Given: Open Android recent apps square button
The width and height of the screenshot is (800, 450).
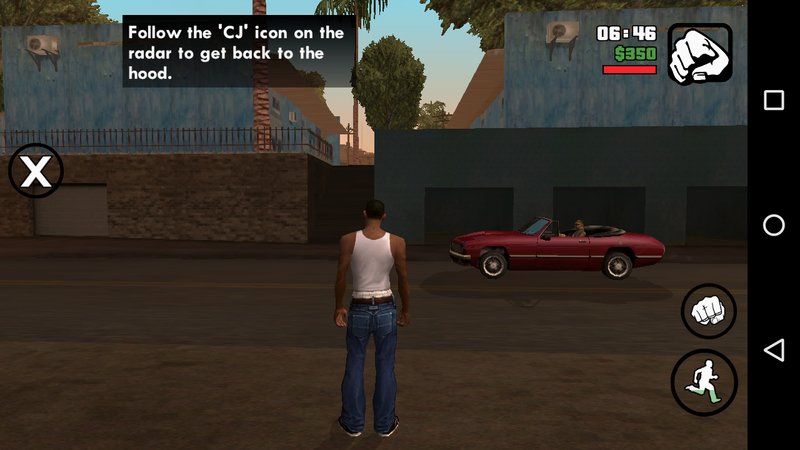Looking at the screenshot, I should point(773,100).
